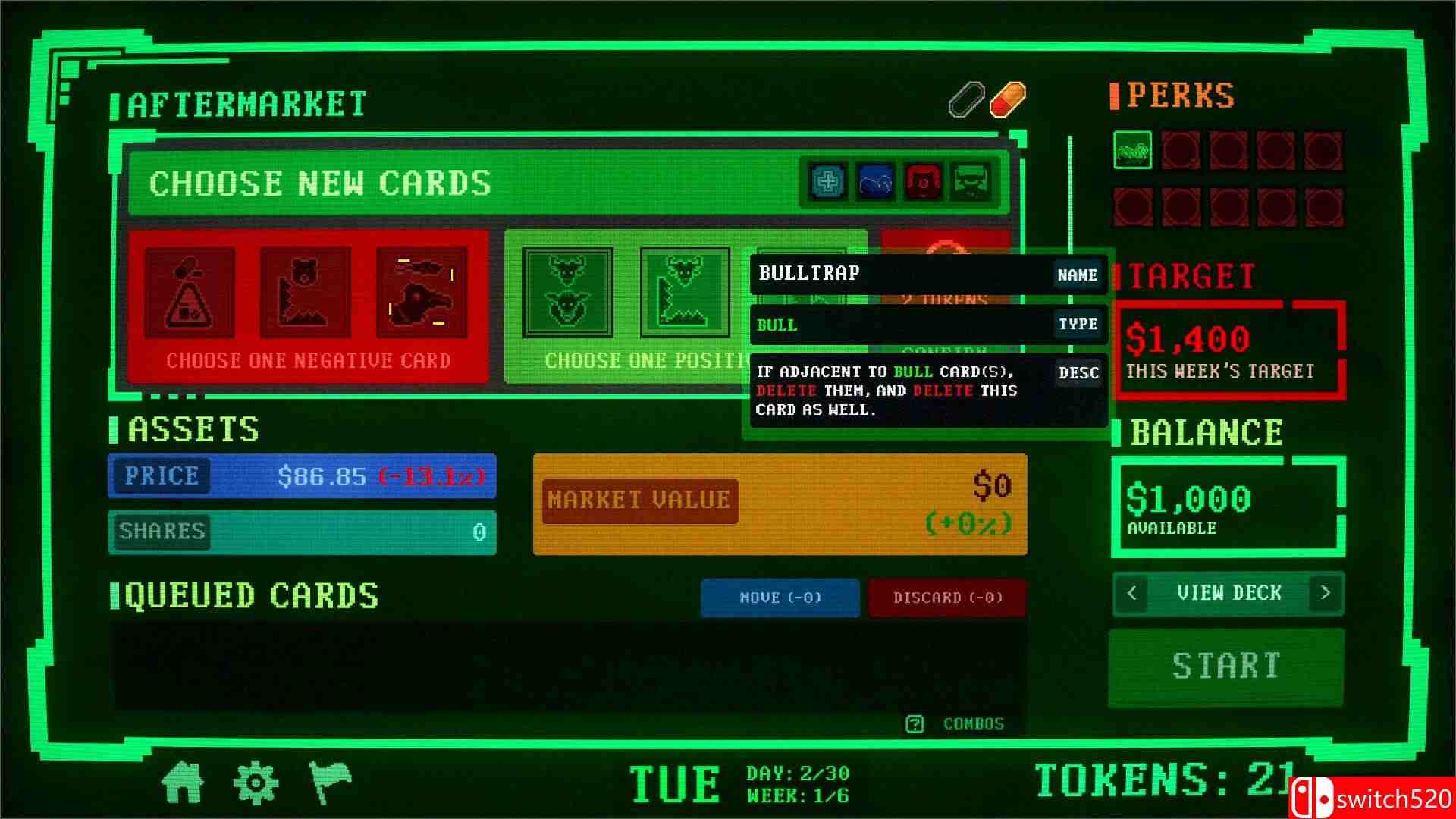Click the orange eraser swatch at top
1456x819 pixels.
[x=1009, y=99]
